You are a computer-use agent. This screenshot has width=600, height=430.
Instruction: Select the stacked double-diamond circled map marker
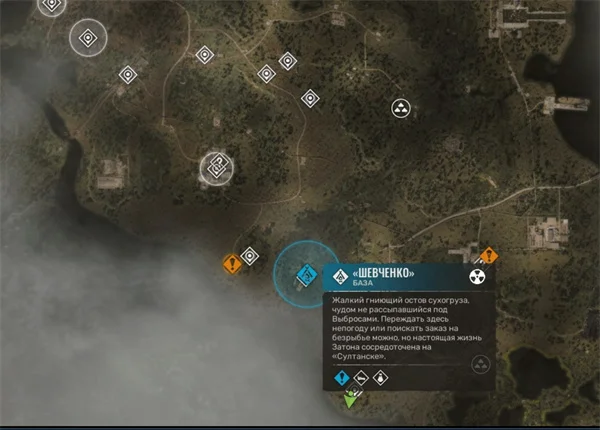(216, 167)
